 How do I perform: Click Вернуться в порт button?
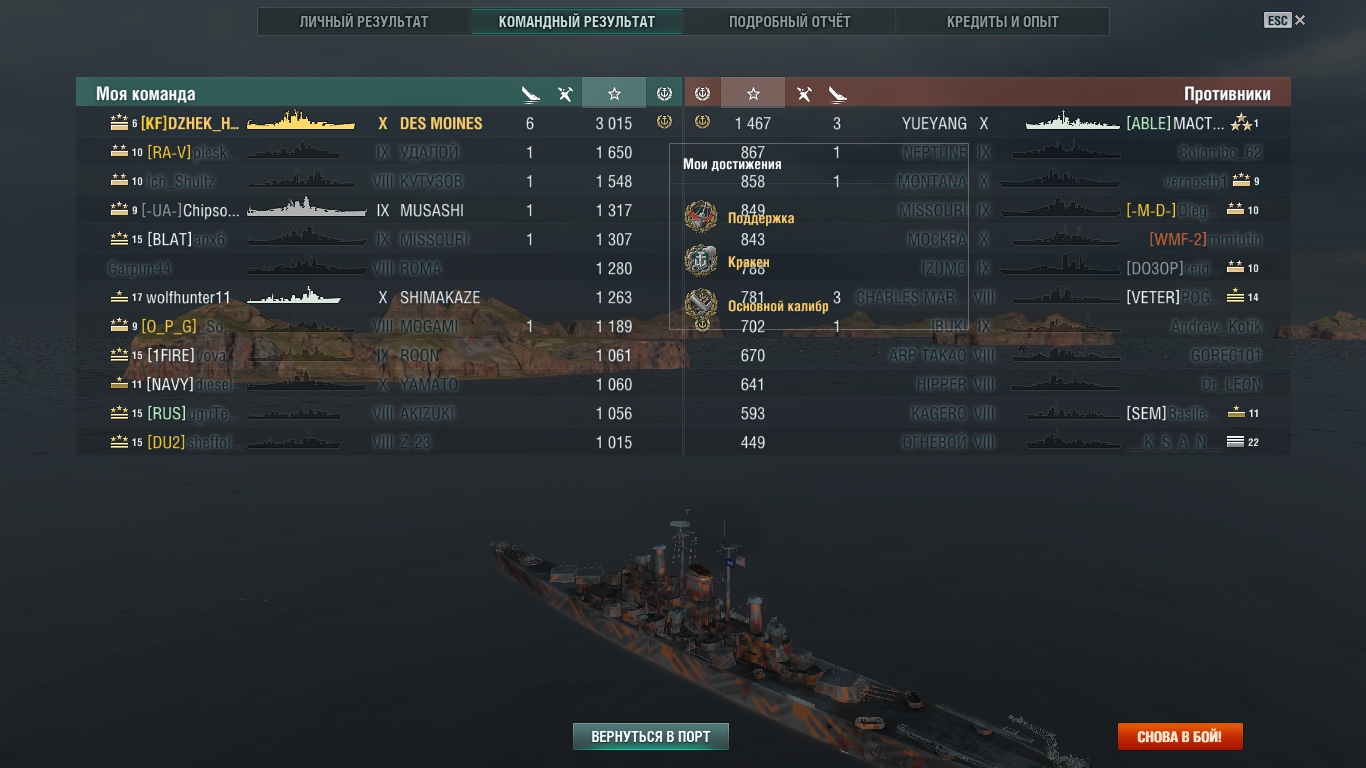[651, 737]
